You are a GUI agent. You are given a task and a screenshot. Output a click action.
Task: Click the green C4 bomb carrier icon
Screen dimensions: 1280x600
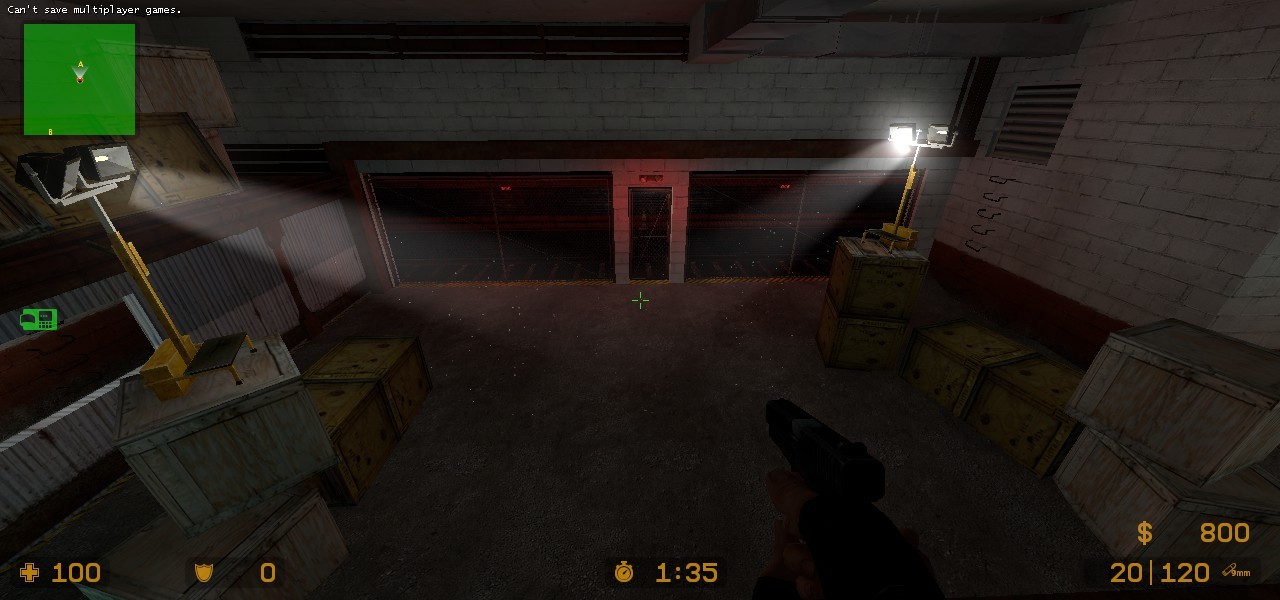[38, 319]
